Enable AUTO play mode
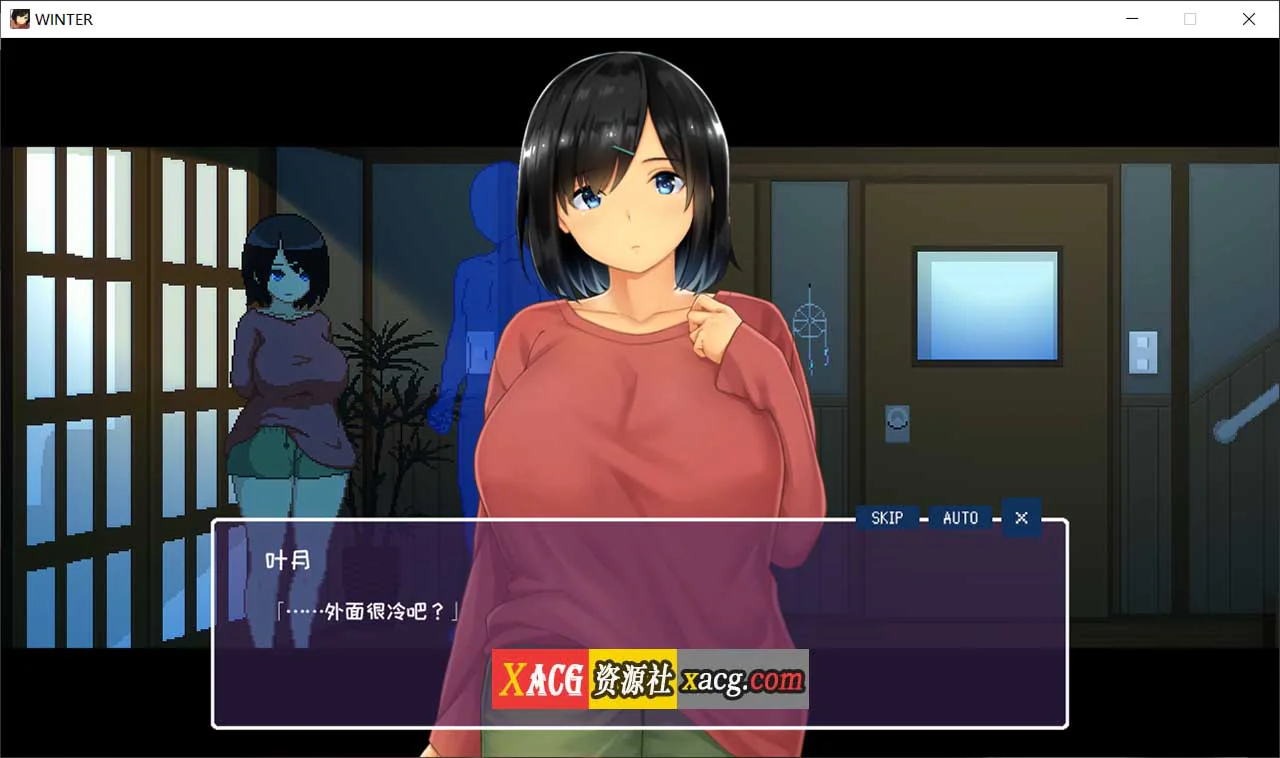The image size is (1280, 758). [959, 518]
